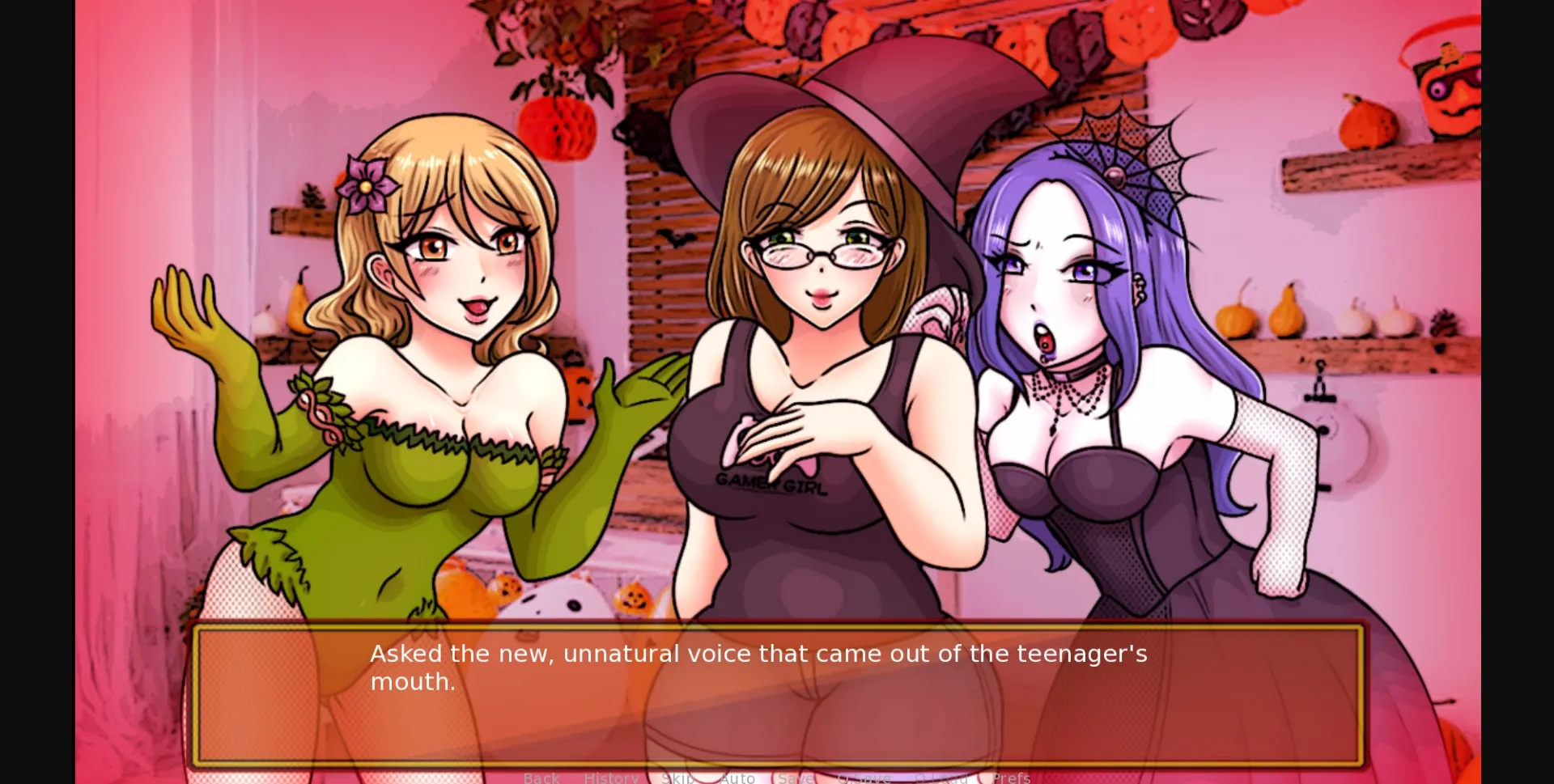Viewport: 1554px width, 784px height.
Task: Open the Prefs settings menu
Action: tap(1012, 777)
